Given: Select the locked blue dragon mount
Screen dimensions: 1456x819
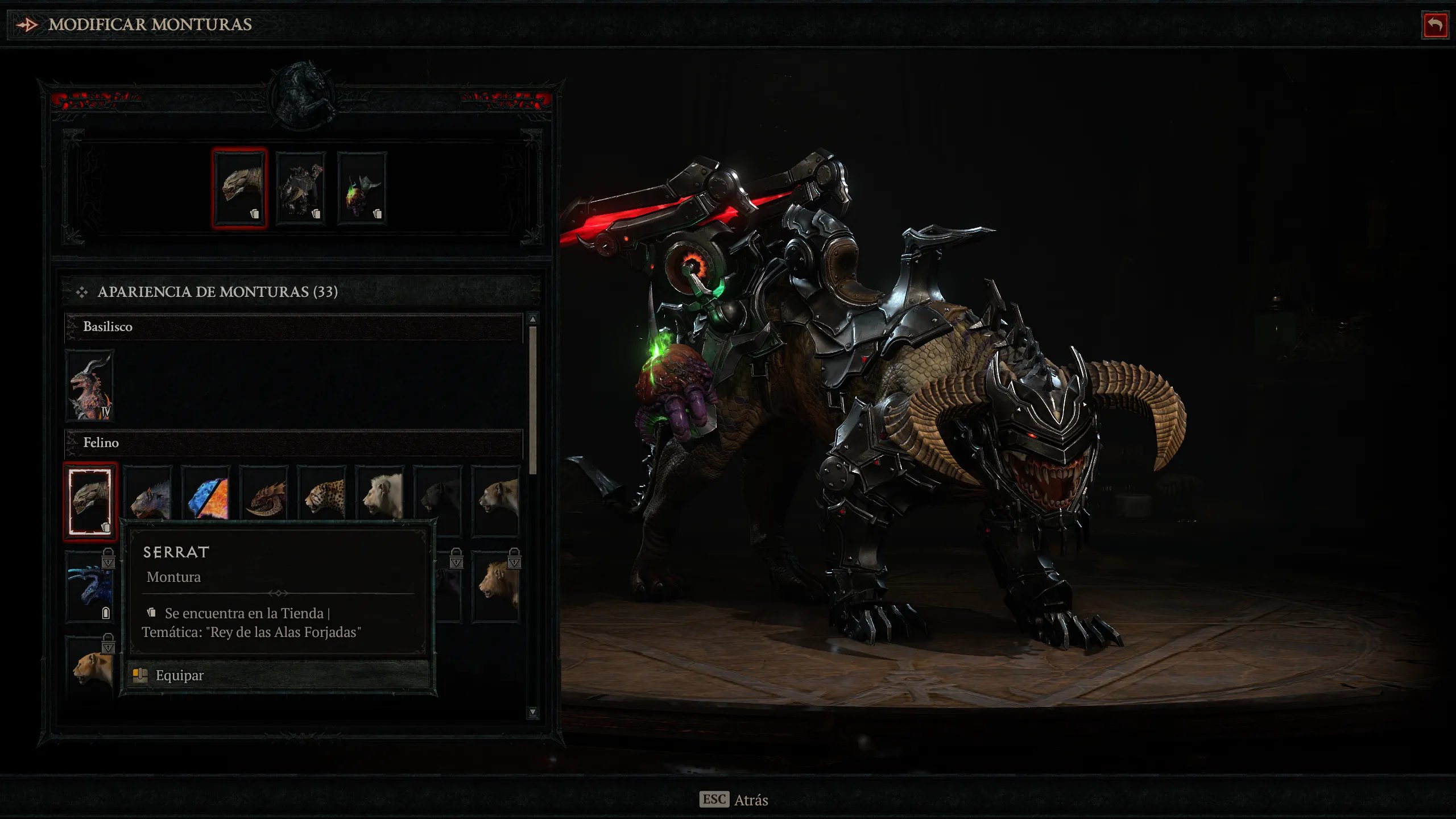Looking at the screenshot, I should tap(90, 586).
